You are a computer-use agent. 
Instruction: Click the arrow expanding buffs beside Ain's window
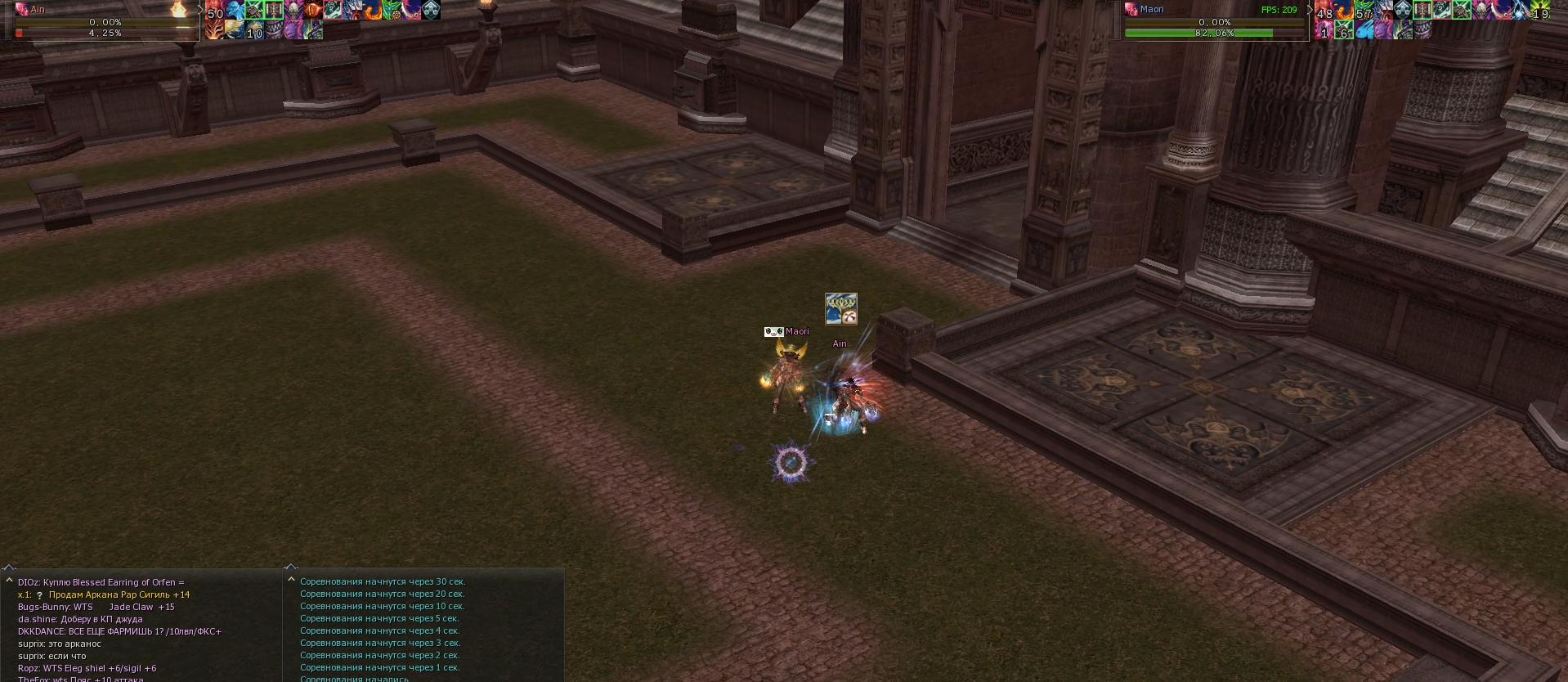tap(201, 11)
